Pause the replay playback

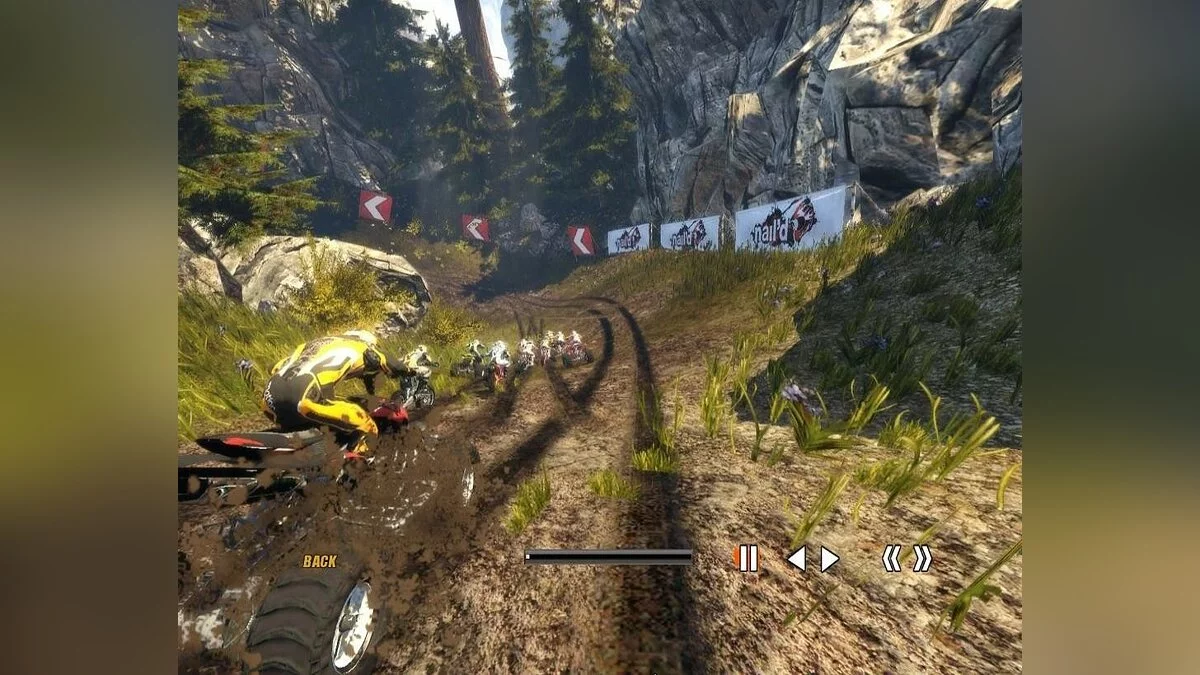(x=747, y=558)
